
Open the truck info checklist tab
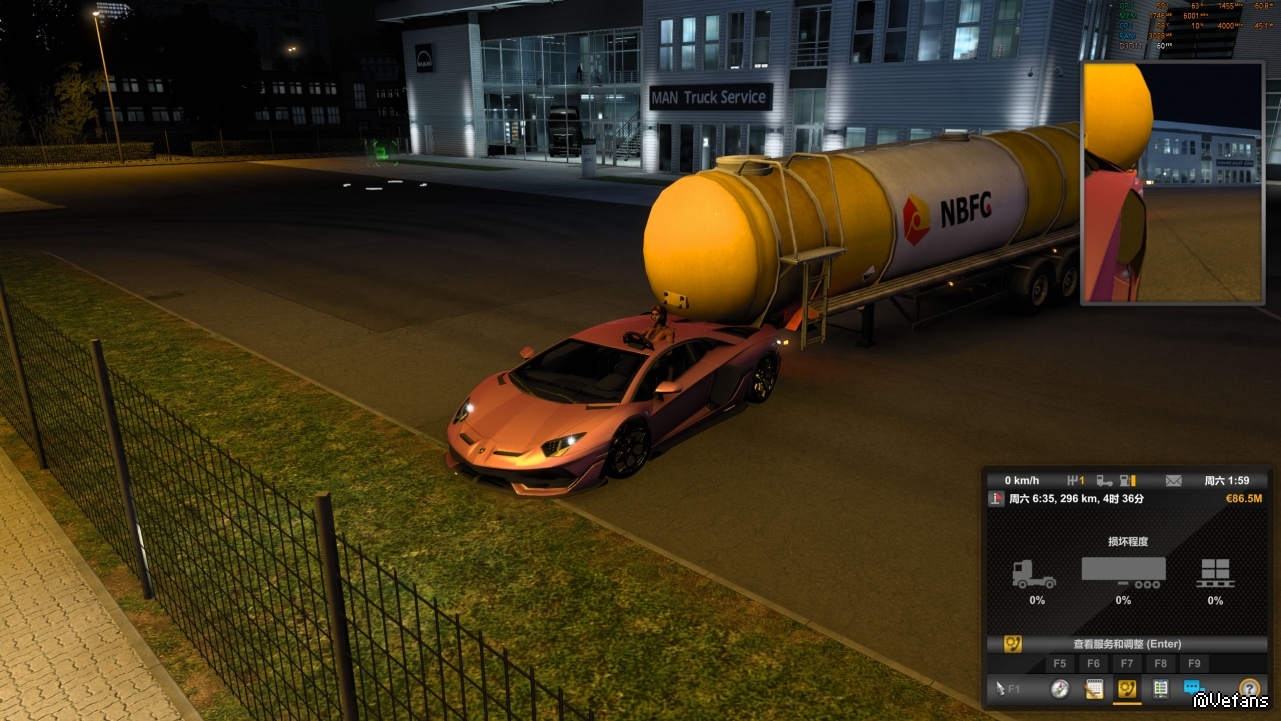click(1160, 688)
